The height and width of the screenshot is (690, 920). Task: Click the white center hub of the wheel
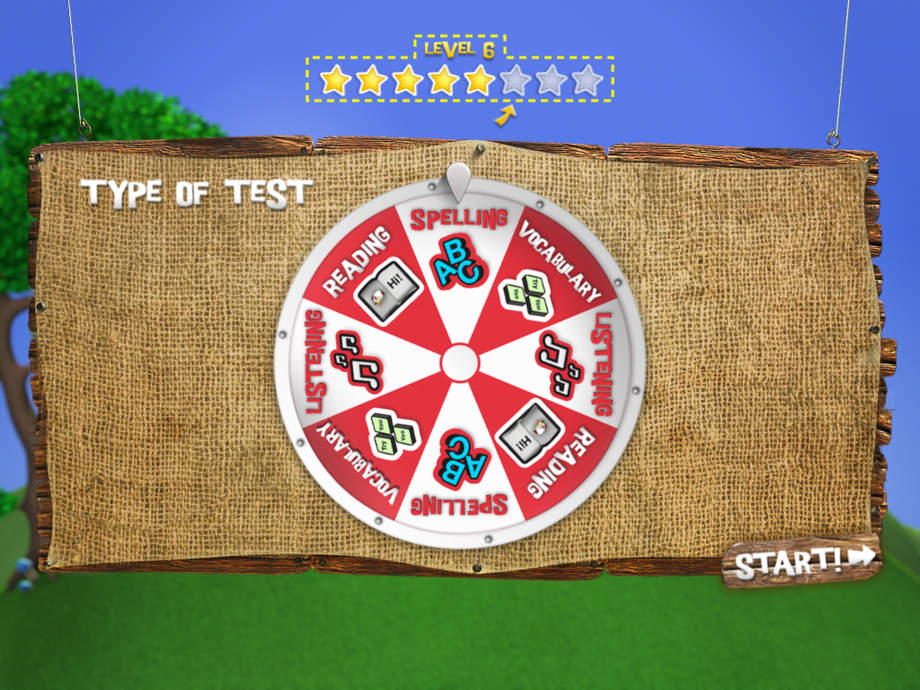459,362
